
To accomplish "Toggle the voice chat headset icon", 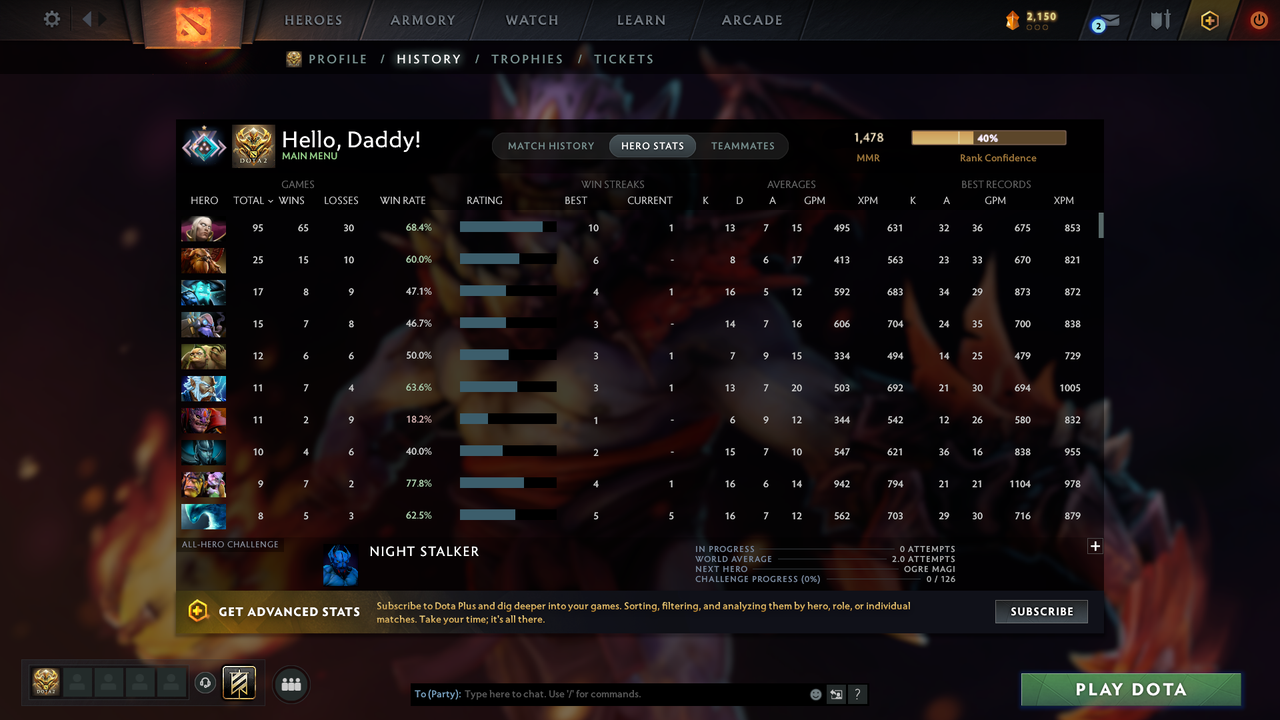I will (207, 683).
